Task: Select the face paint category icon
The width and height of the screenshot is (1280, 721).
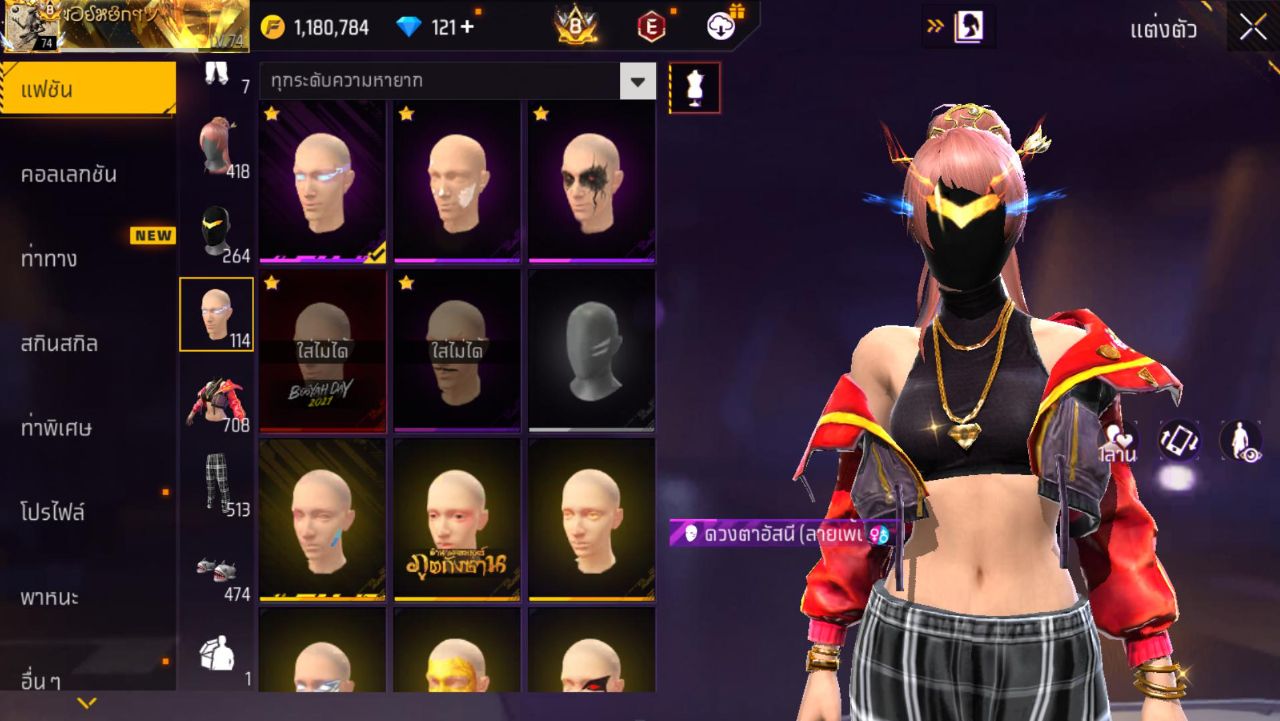Action: pyautogui.click(x=218, y=312)
